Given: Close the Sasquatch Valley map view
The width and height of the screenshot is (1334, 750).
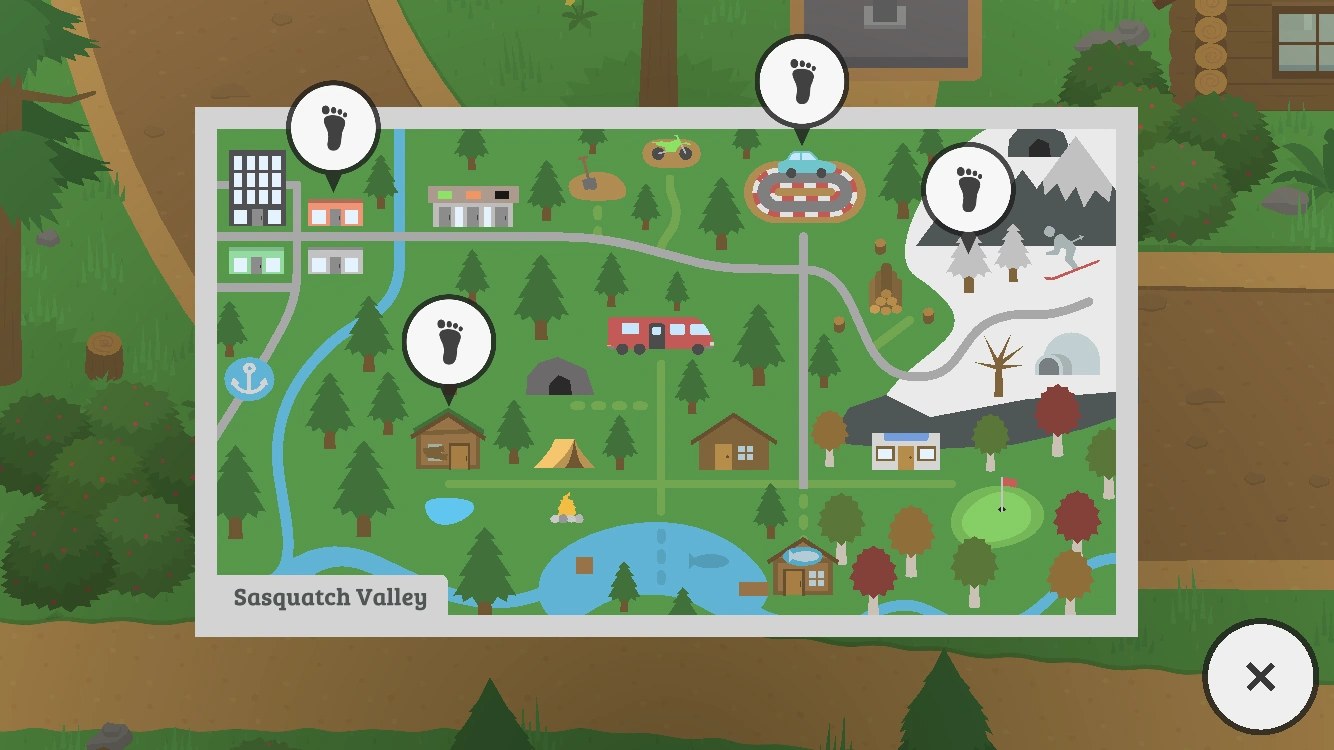Looking at the screenshot, I should (1260, 676).
